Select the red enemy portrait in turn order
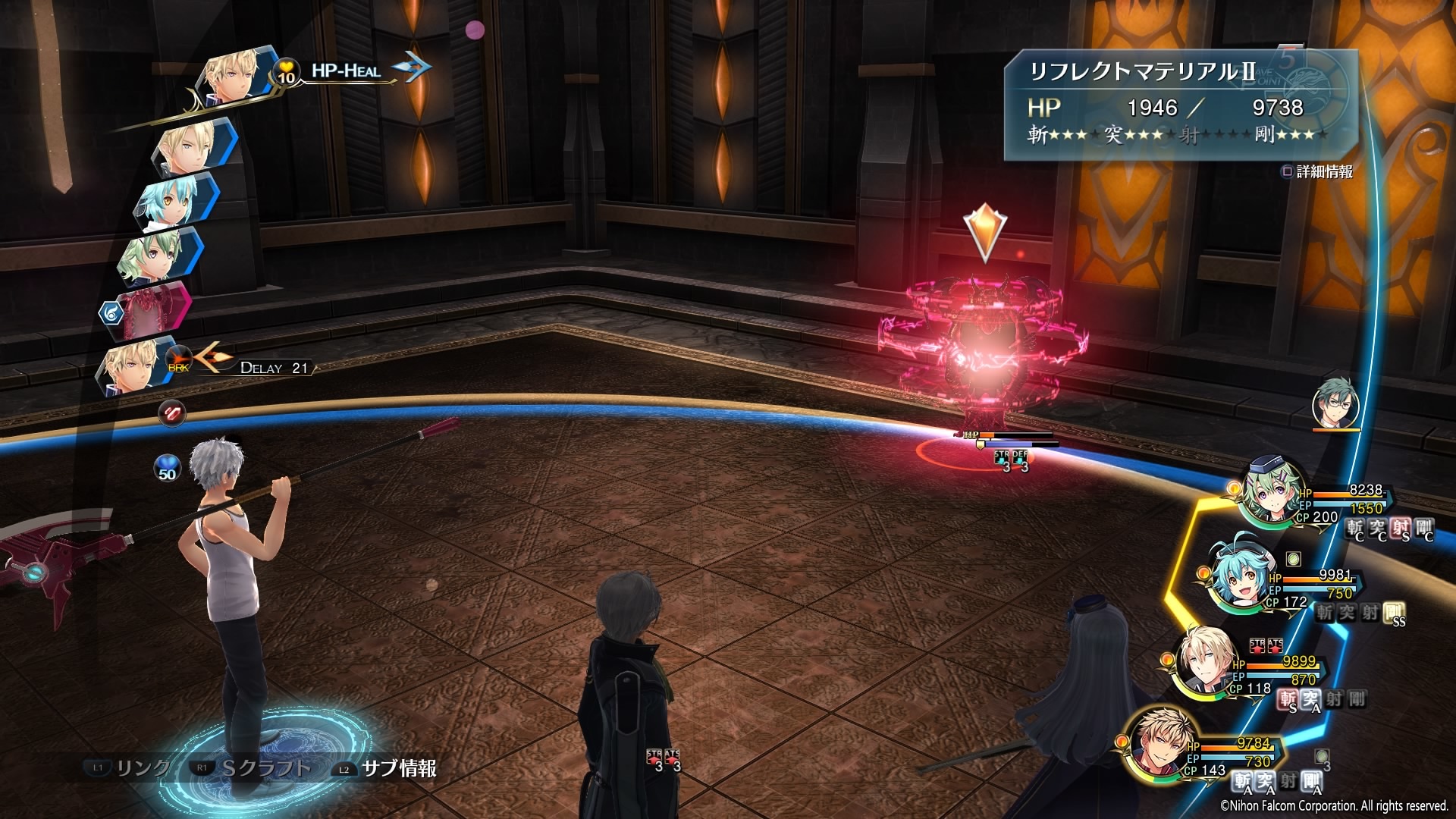The width and height of the screenshot is (1456, 819). (153, 308)
